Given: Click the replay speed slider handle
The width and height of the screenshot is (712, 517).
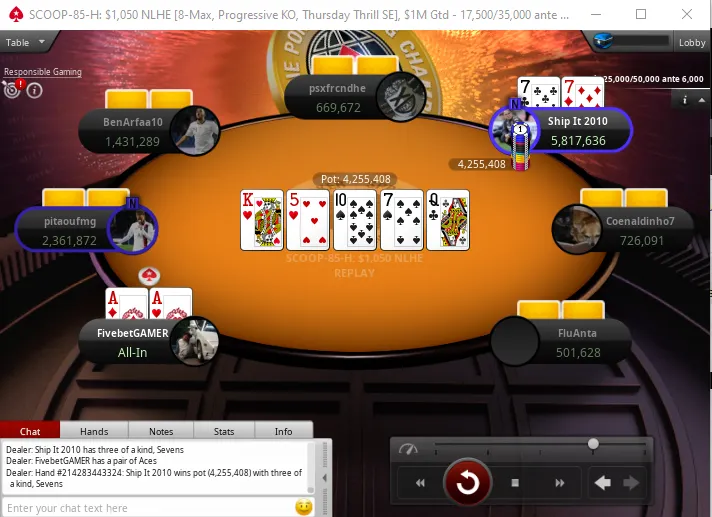Looking at the screenshot, I should point(593,443).
